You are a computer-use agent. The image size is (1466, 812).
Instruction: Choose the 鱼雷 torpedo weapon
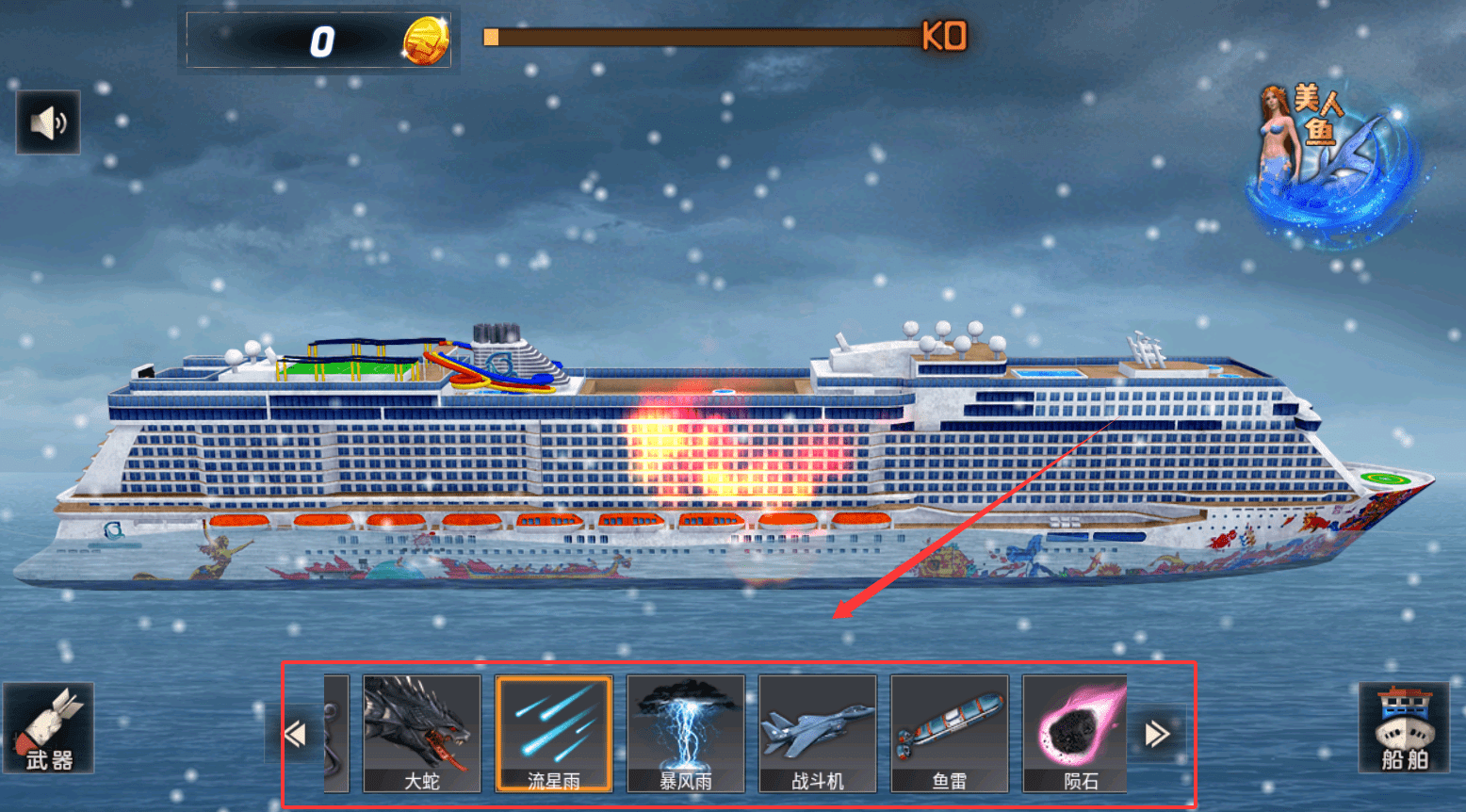[950, 734]
